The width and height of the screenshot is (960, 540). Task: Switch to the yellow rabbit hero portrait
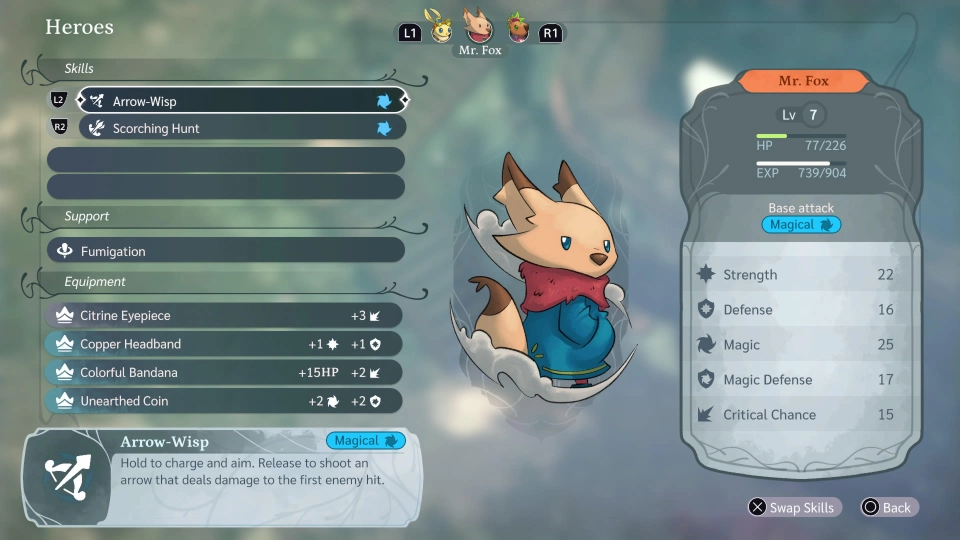442,29
